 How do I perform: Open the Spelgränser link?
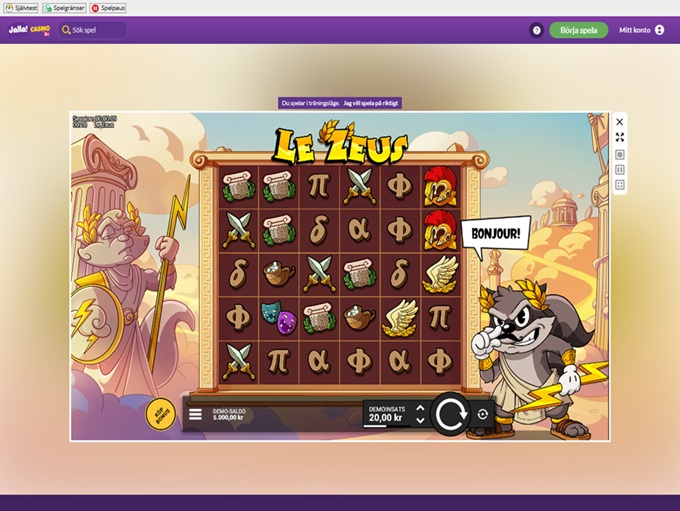click(x=62, y=7)
